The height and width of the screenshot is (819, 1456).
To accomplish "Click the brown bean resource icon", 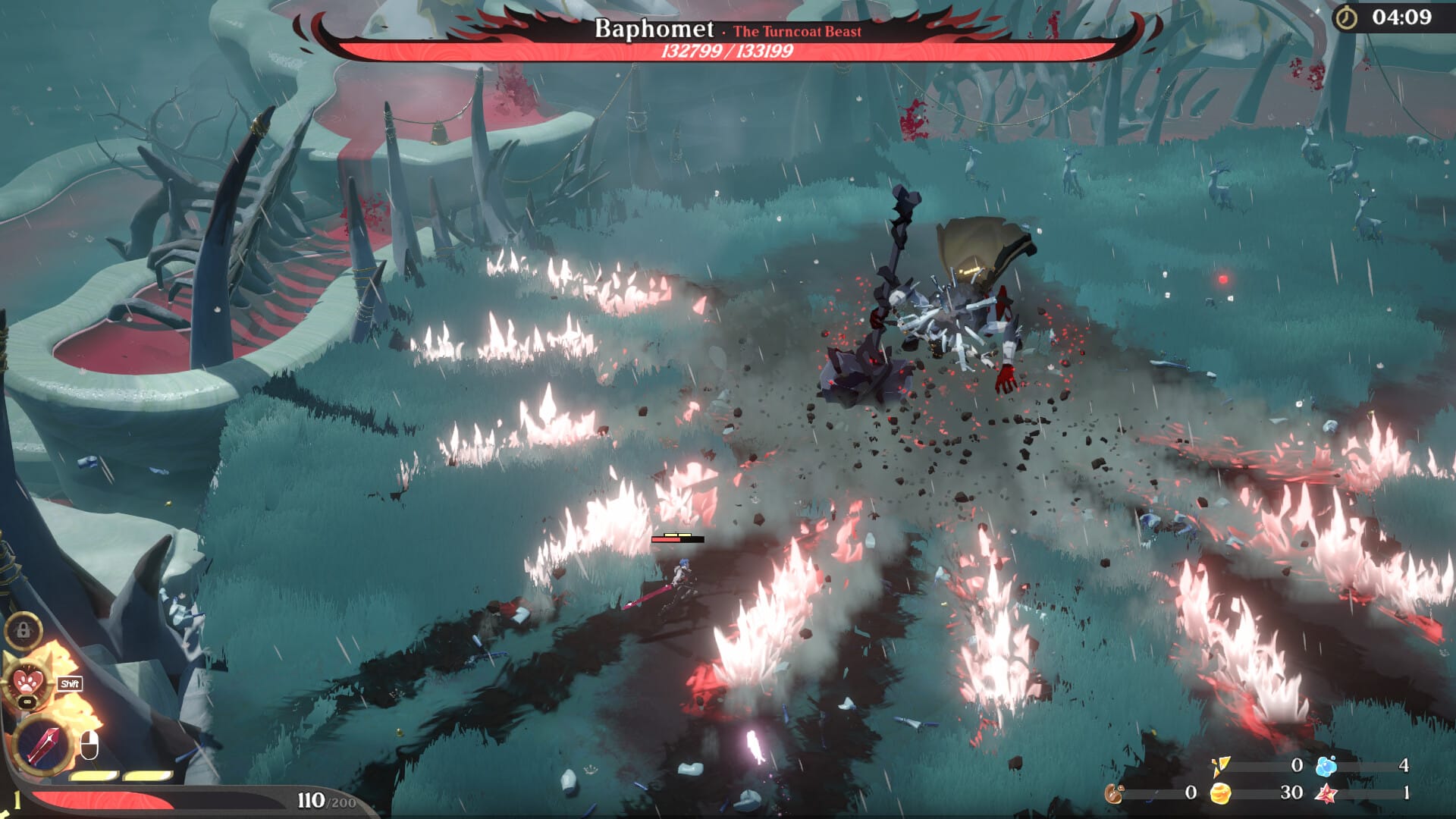I will pyautogui.click(x=1114, y=794).
